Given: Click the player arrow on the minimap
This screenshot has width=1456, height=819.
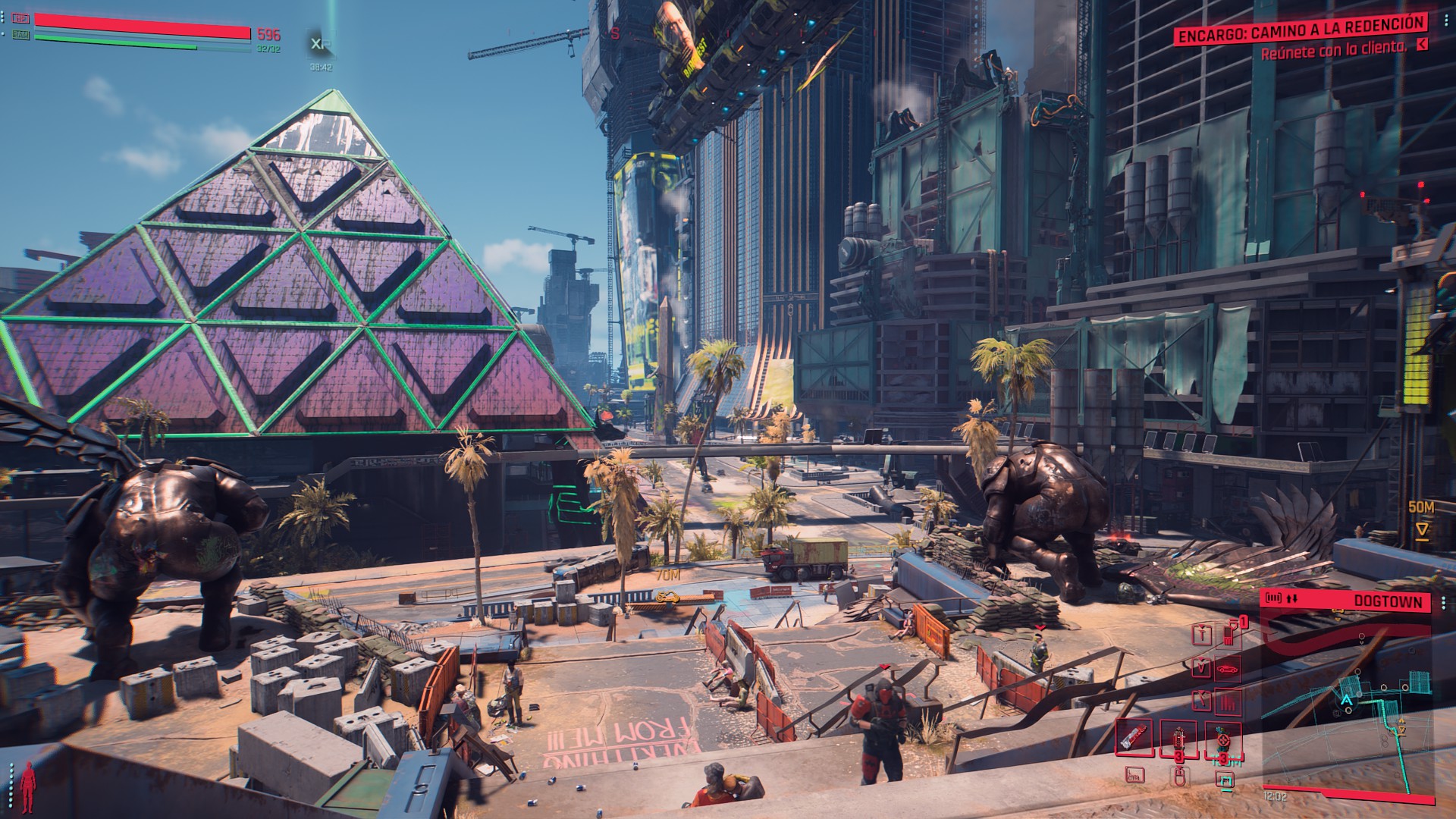Looking at the screenshot, I should coord(1346,699).
